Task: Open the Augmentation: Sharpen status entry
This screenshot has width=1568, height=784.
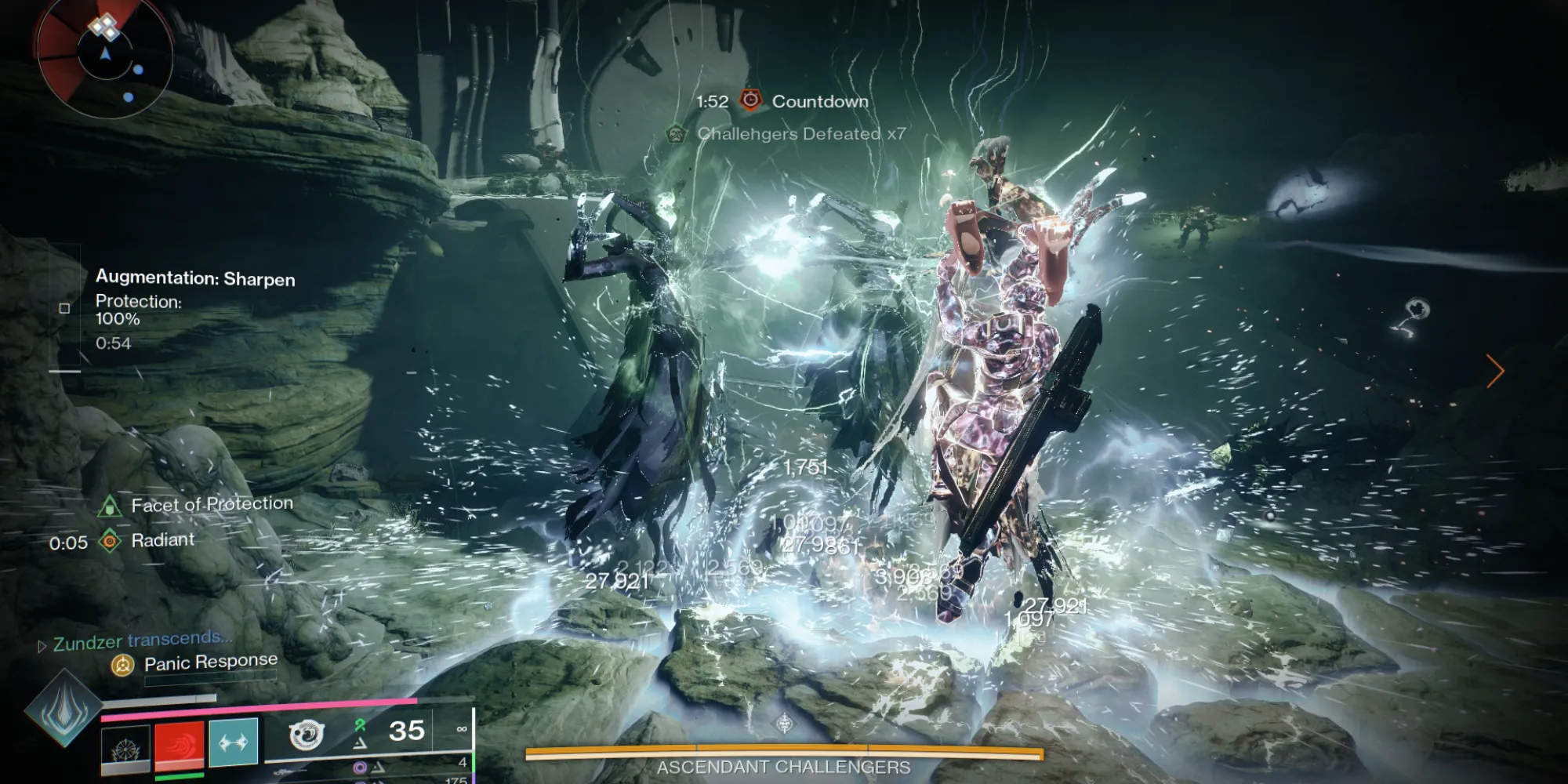Action: pos(195,278)
